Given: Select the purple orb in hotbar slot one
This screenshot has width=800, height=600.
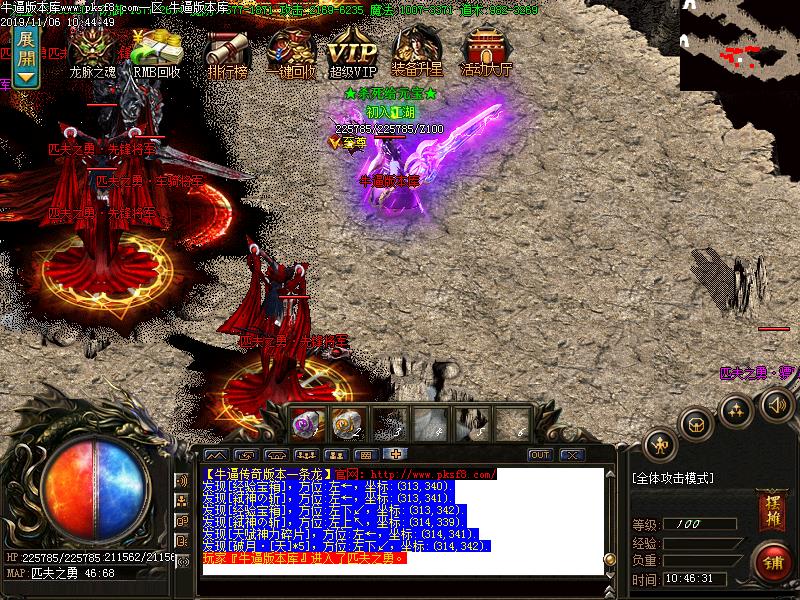Looking at the screenshot, I should pyautogui.click(x=305, y=424).
